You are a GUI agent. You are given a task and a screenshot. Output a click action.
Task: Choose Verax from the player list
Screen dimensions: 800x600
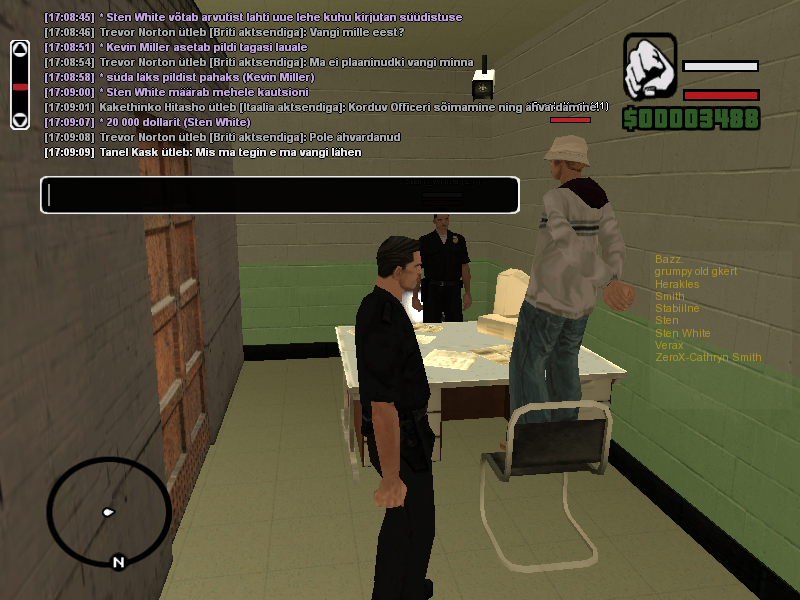click(x=669, y=345)
